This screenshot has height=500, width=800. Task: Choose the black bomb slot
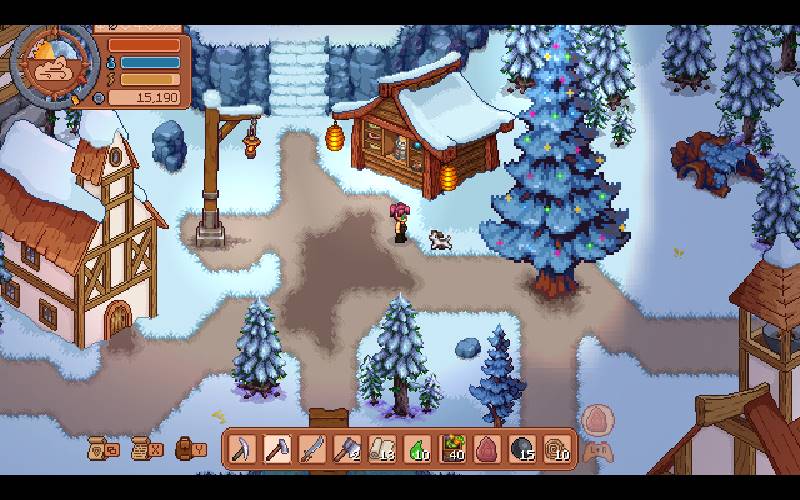pos(524,449)
